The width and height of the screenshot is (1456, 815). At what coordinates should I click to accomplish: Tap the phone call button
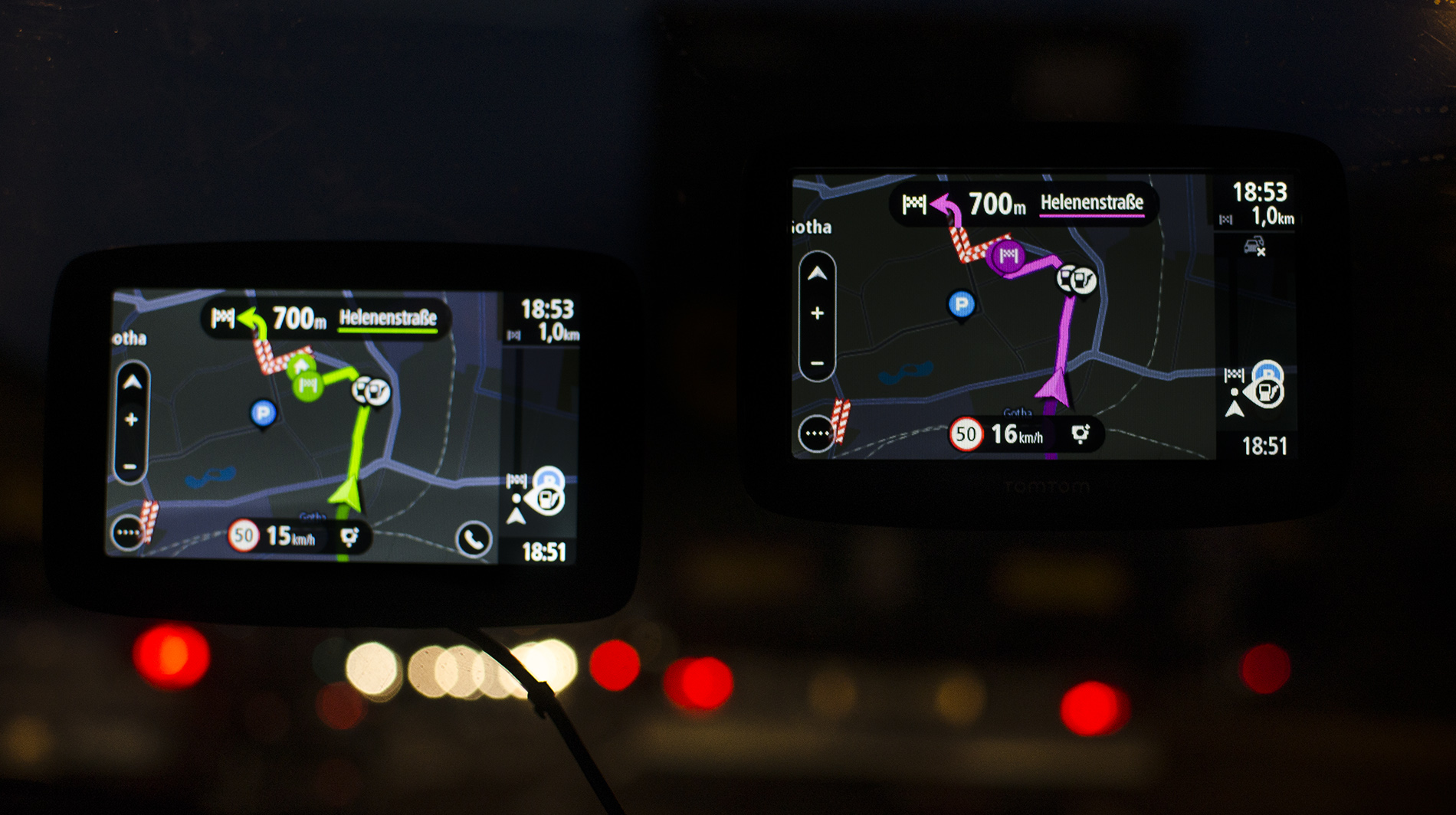[474, 540]
